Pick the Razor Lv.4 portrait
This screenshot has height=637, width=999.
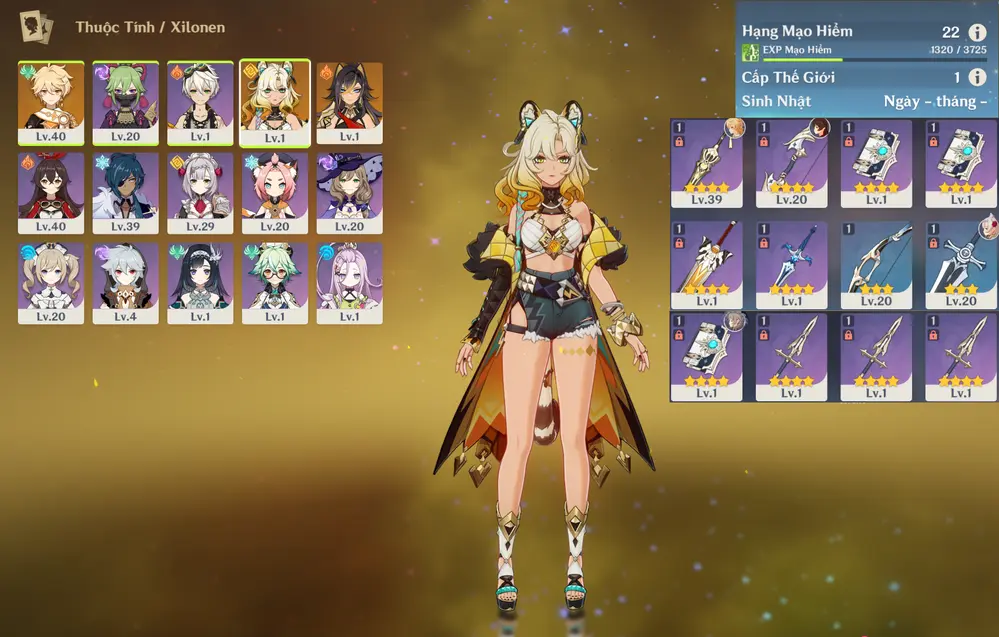126,282
